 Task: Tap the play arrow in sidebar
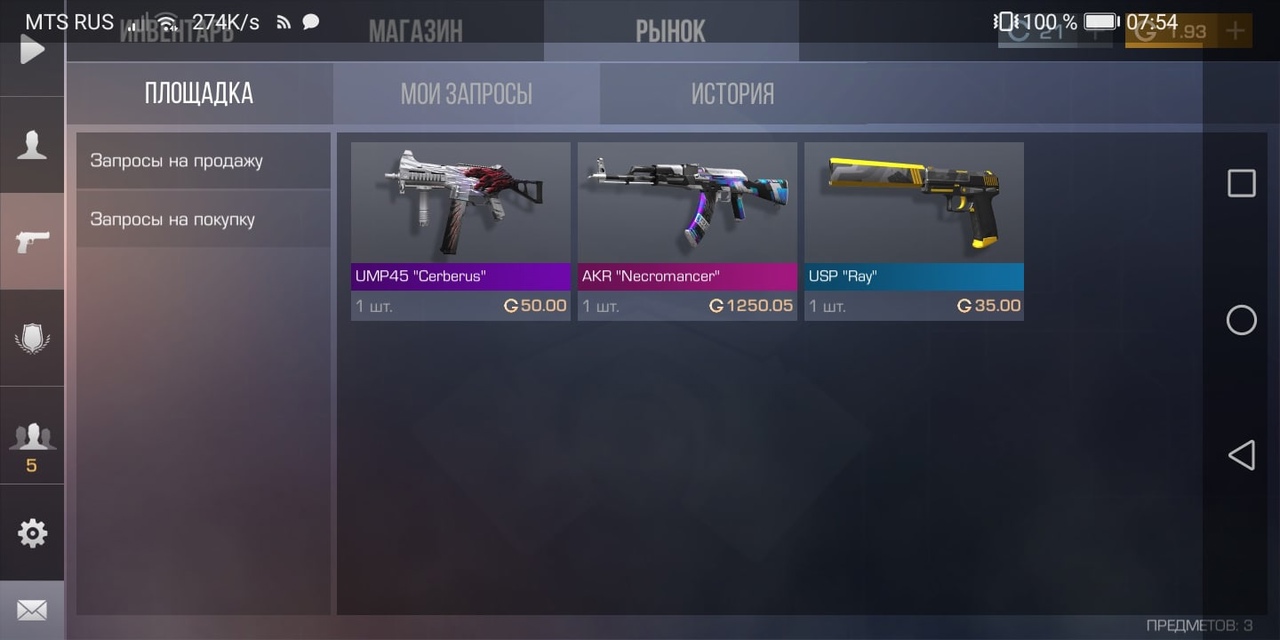pos(32,49)
